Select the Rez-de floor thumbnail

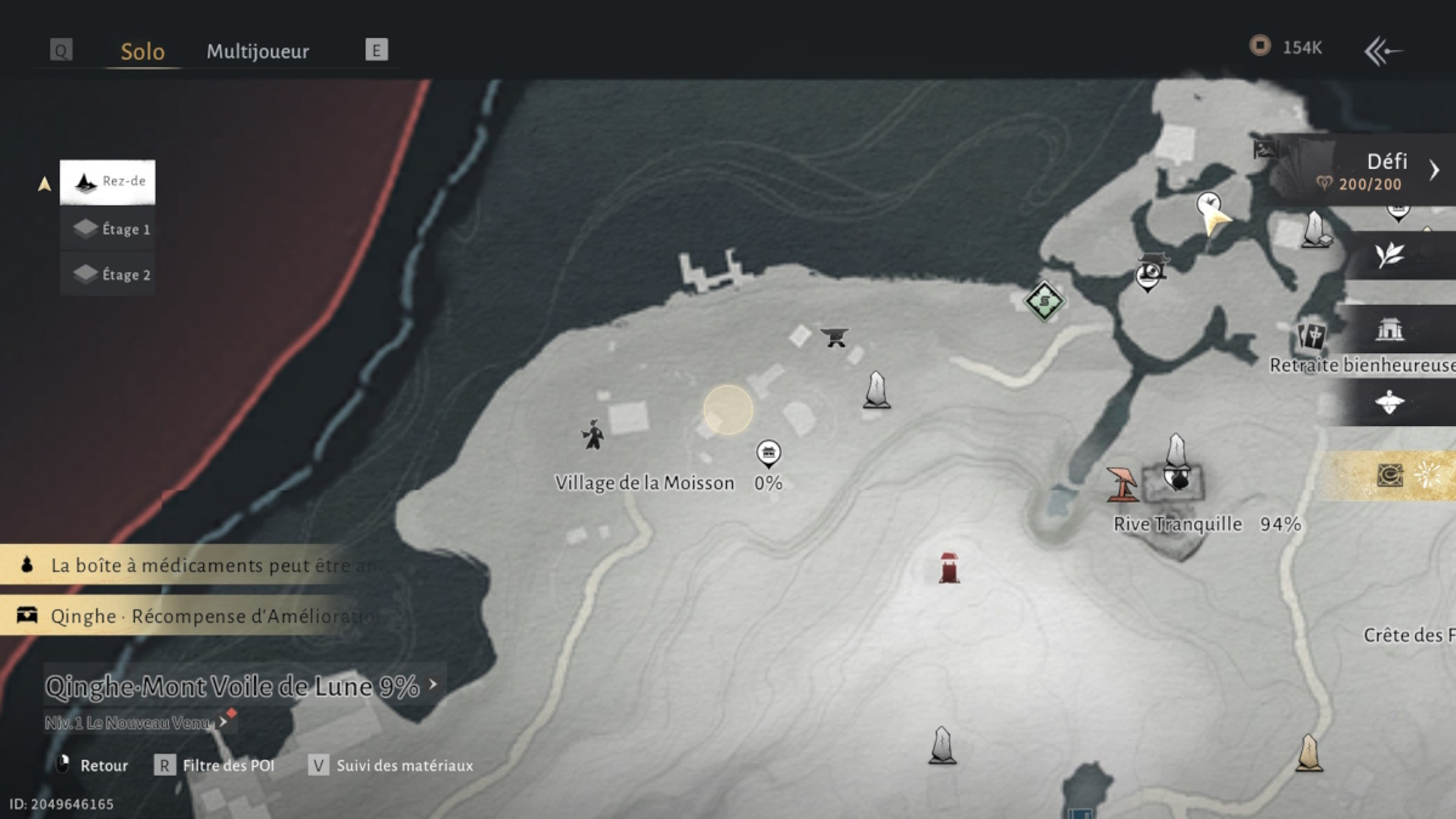(107, 181)
